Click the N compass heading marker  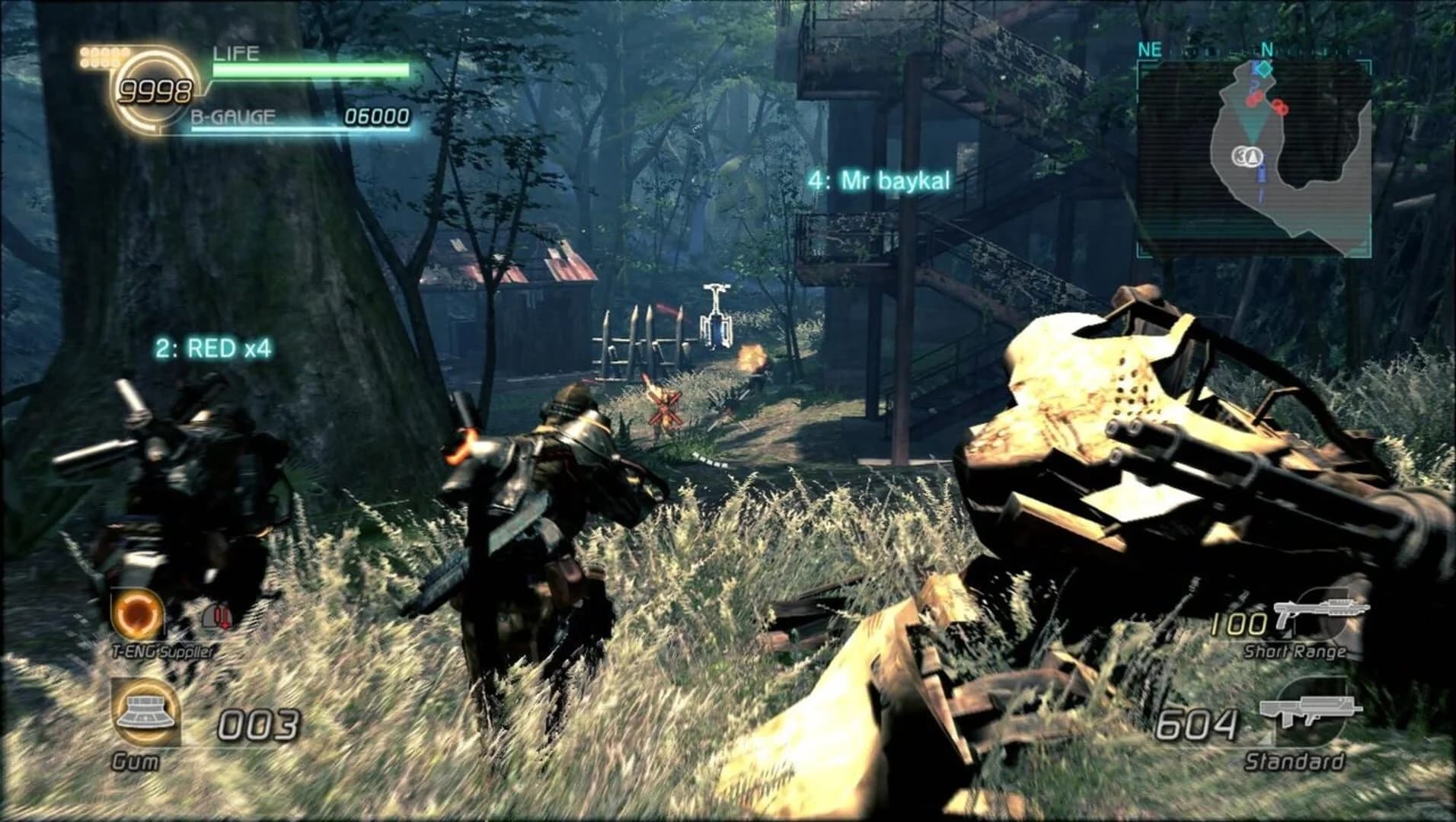[x=1267, y=49]
